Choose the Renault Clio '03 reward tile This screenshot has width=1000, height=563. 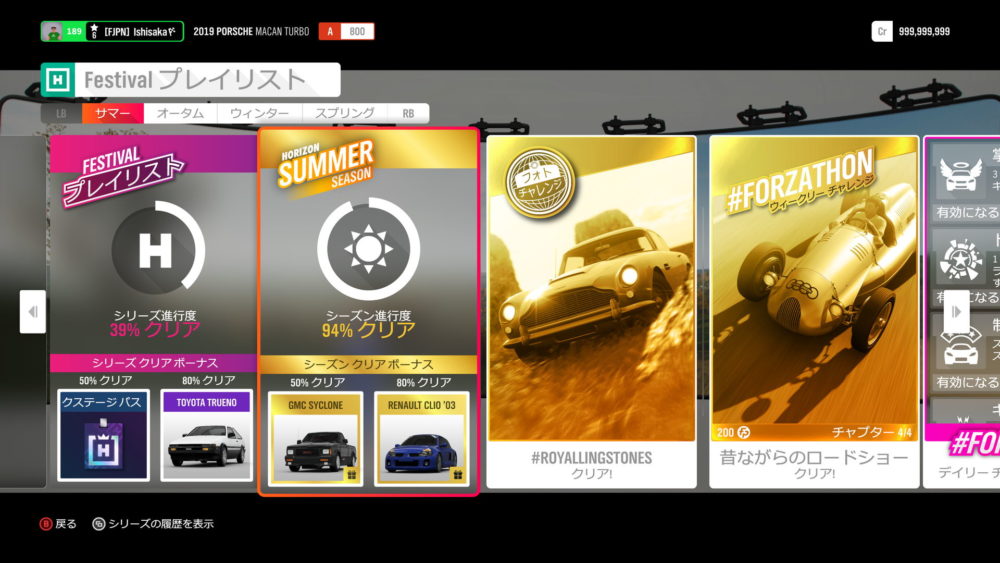pos(421,437)
